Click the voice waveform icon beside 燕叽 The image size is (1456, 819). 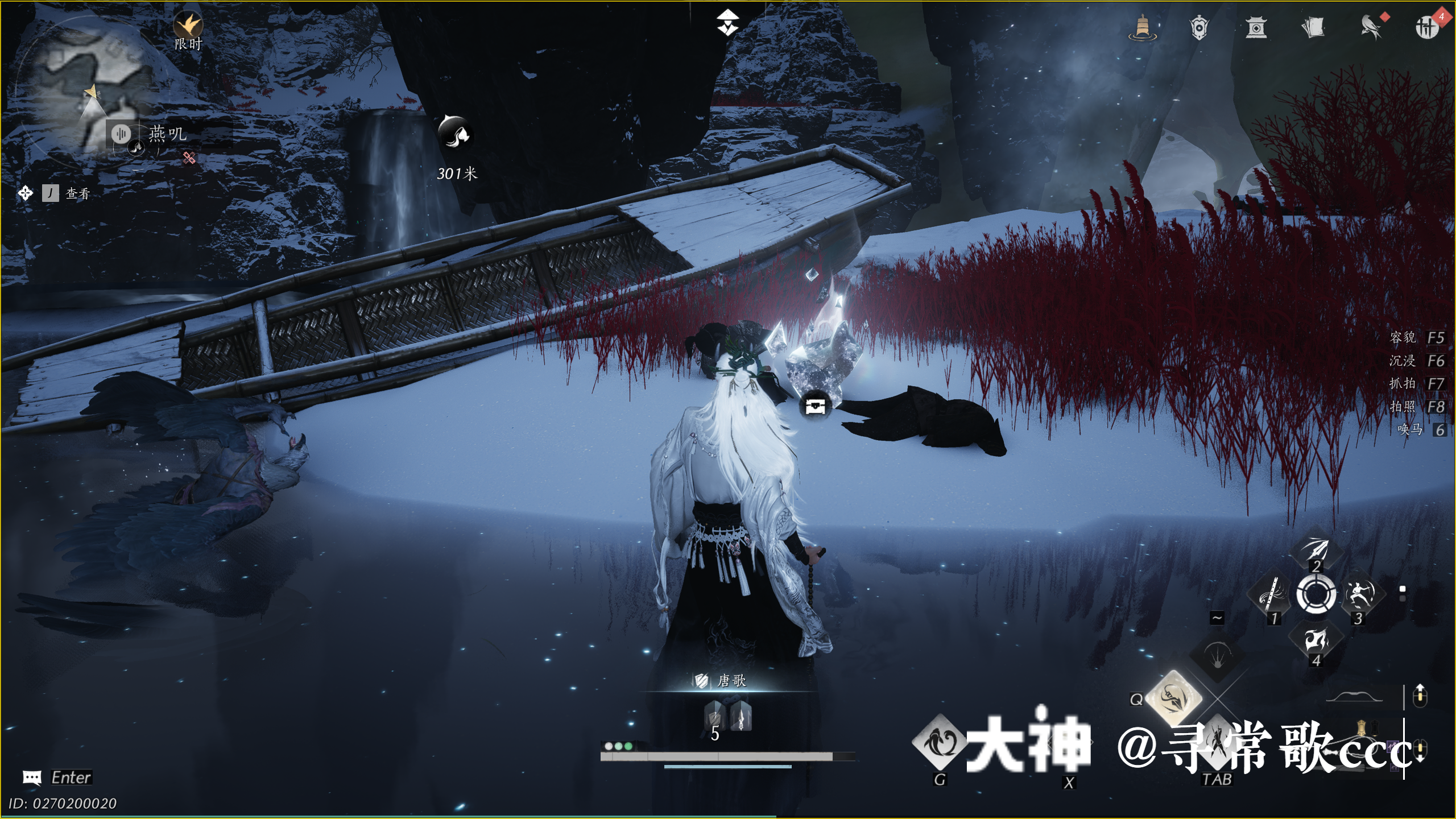click(121, 134)
